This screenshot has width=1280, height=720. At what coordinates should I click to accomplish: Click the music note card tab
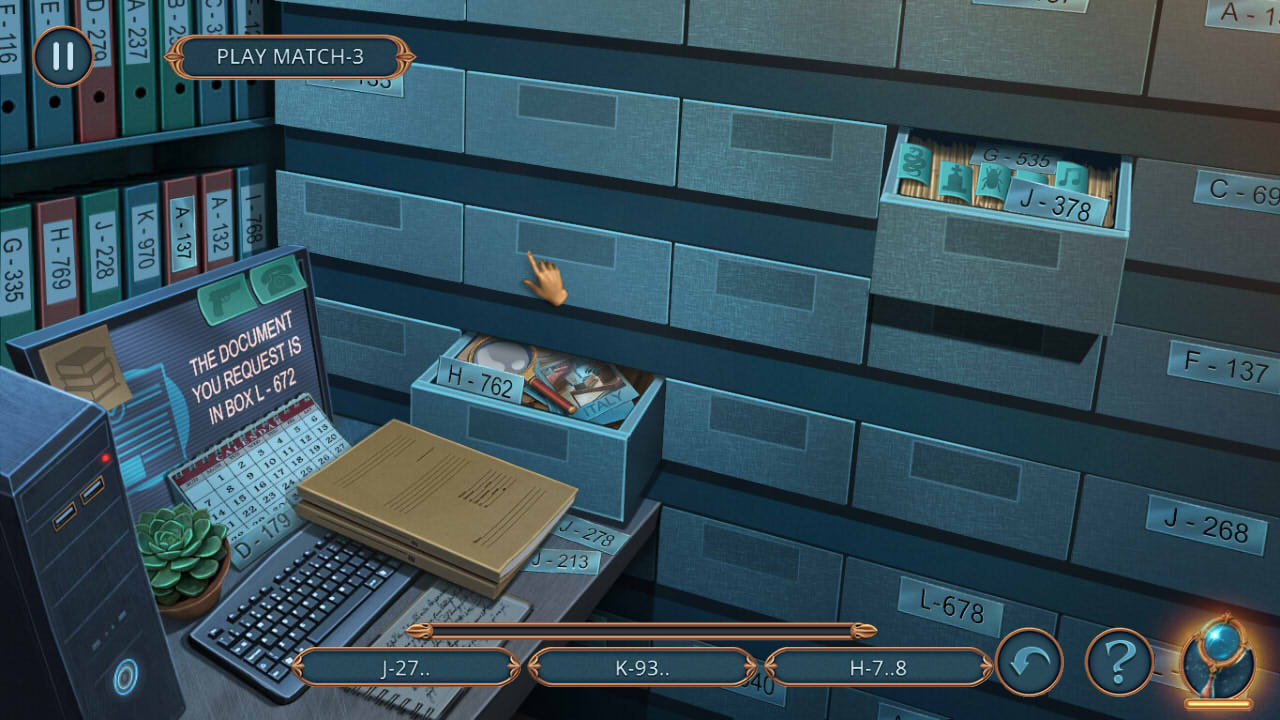[1070, 175]
